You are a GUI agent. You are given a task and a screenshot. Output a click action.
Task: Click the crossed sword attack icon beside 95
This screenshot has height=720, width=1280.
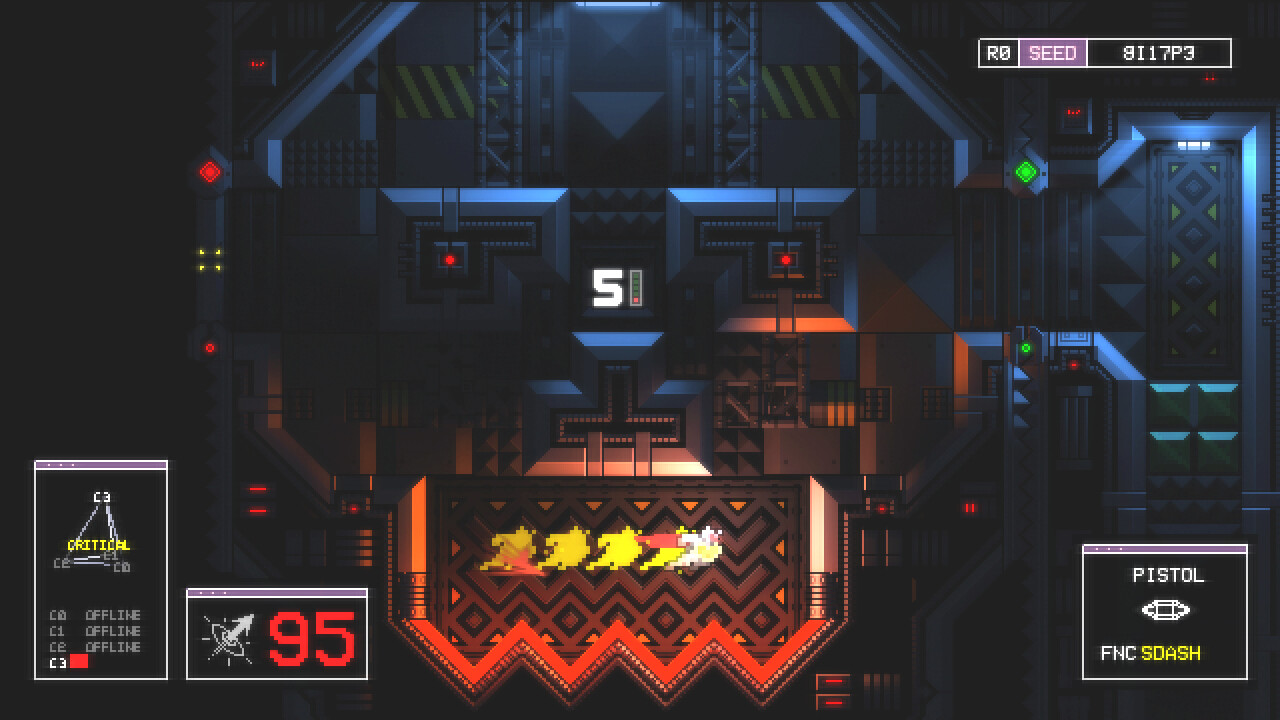pos(230,638)
